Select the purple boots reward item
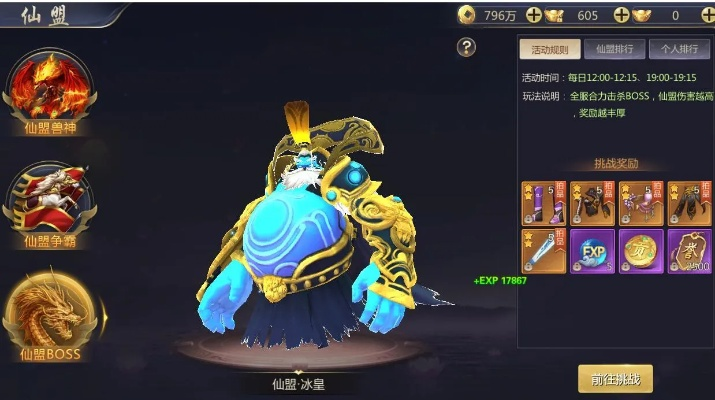Viewport: 715px width, 400px height. [x=544, y=203]
